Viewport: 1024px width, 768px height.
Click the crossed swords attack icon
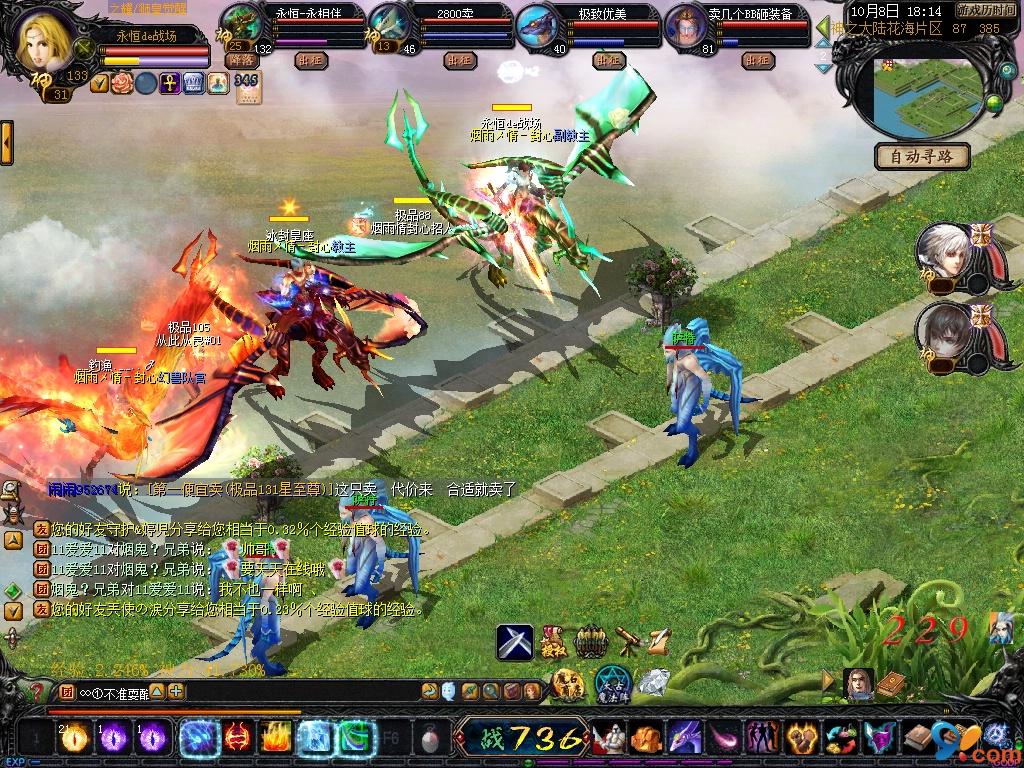click(515, 641)
